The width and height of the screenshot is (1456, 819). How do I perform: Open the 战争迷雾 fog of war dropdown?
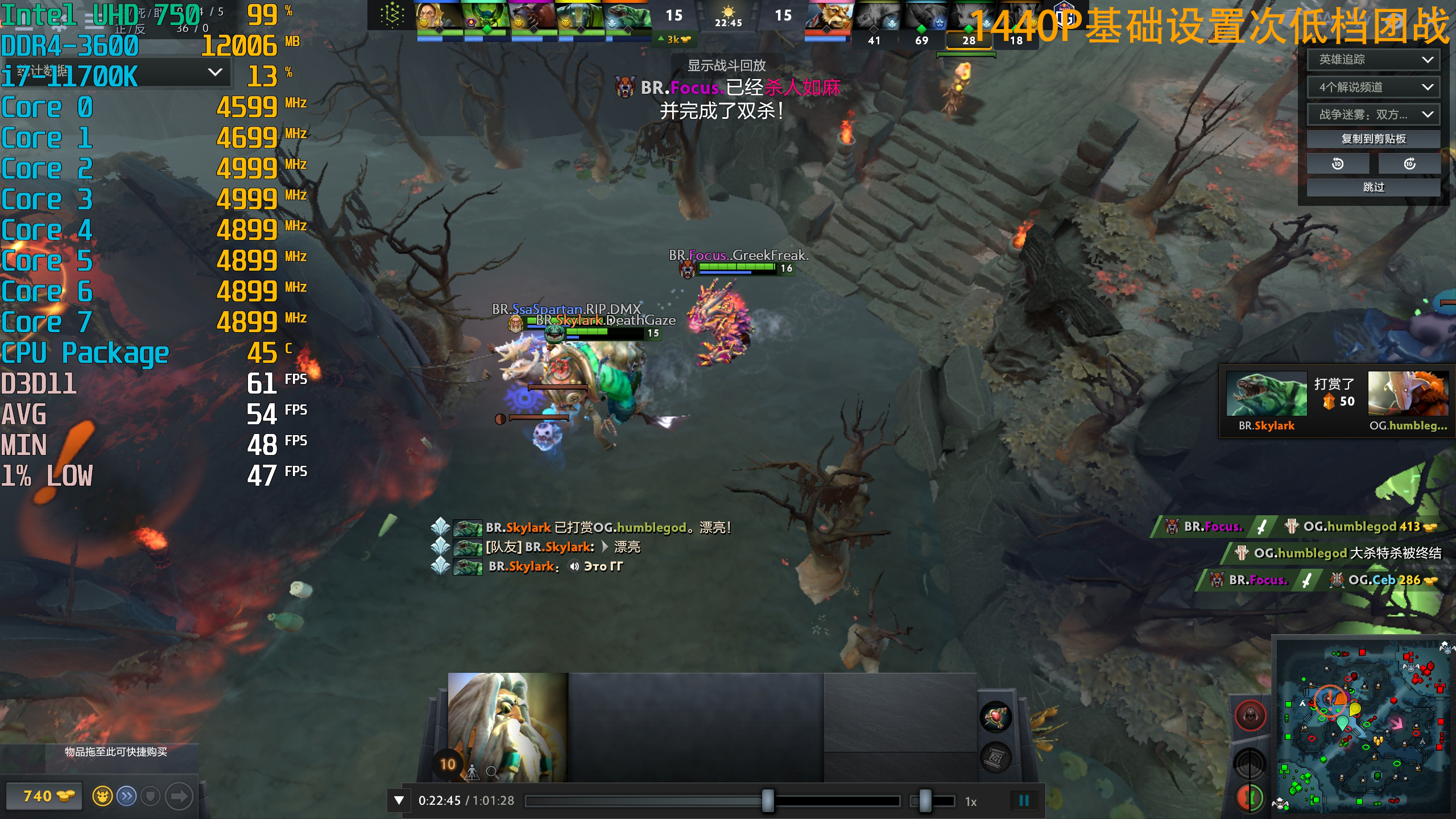point(1373,114)
